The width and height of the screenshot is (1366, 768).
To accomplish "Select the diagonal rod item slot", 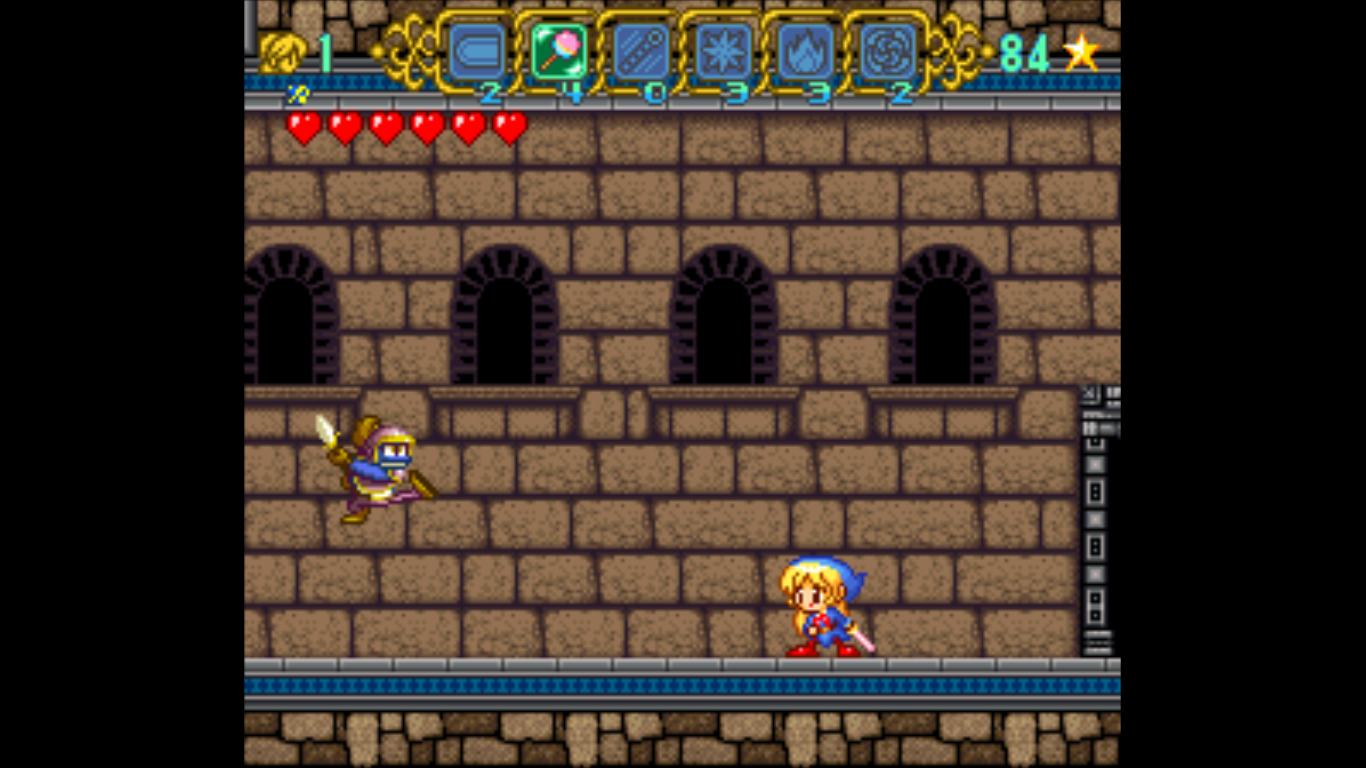I will pyautogui.click(x=641, y=51).
